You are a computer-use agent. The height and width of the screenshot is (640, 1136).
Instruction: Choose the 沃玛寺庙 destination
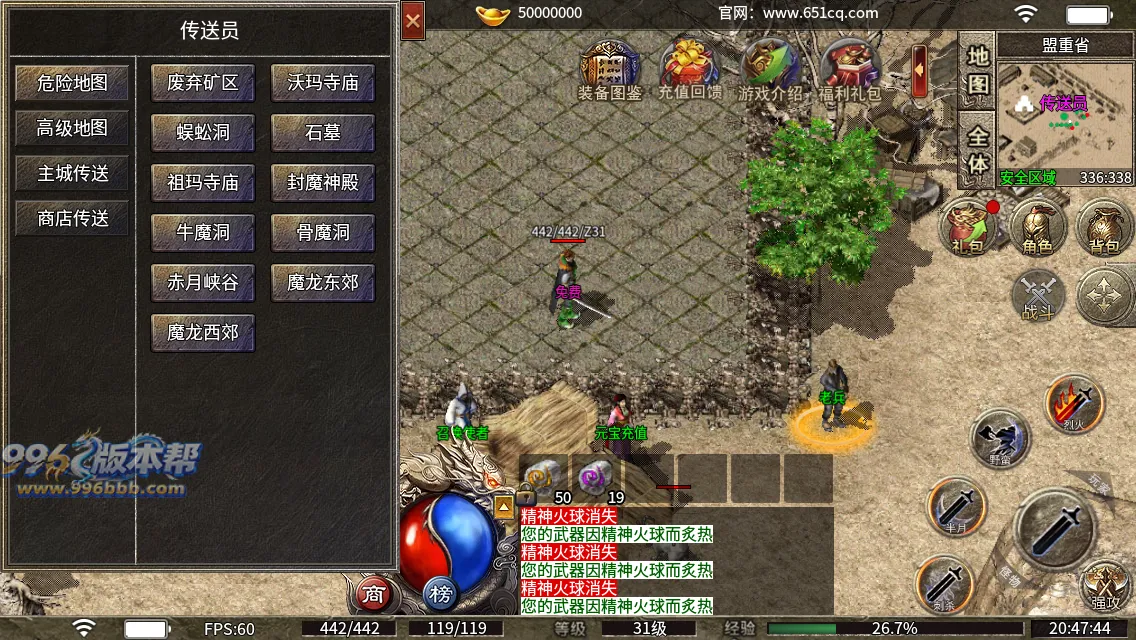(x=323, y=83)
